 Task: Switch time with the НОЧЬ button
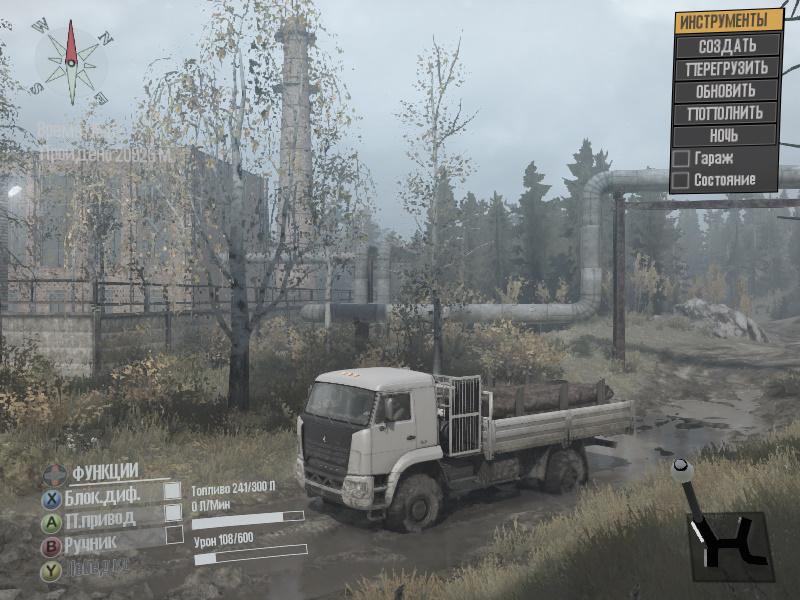coord(727,135)
